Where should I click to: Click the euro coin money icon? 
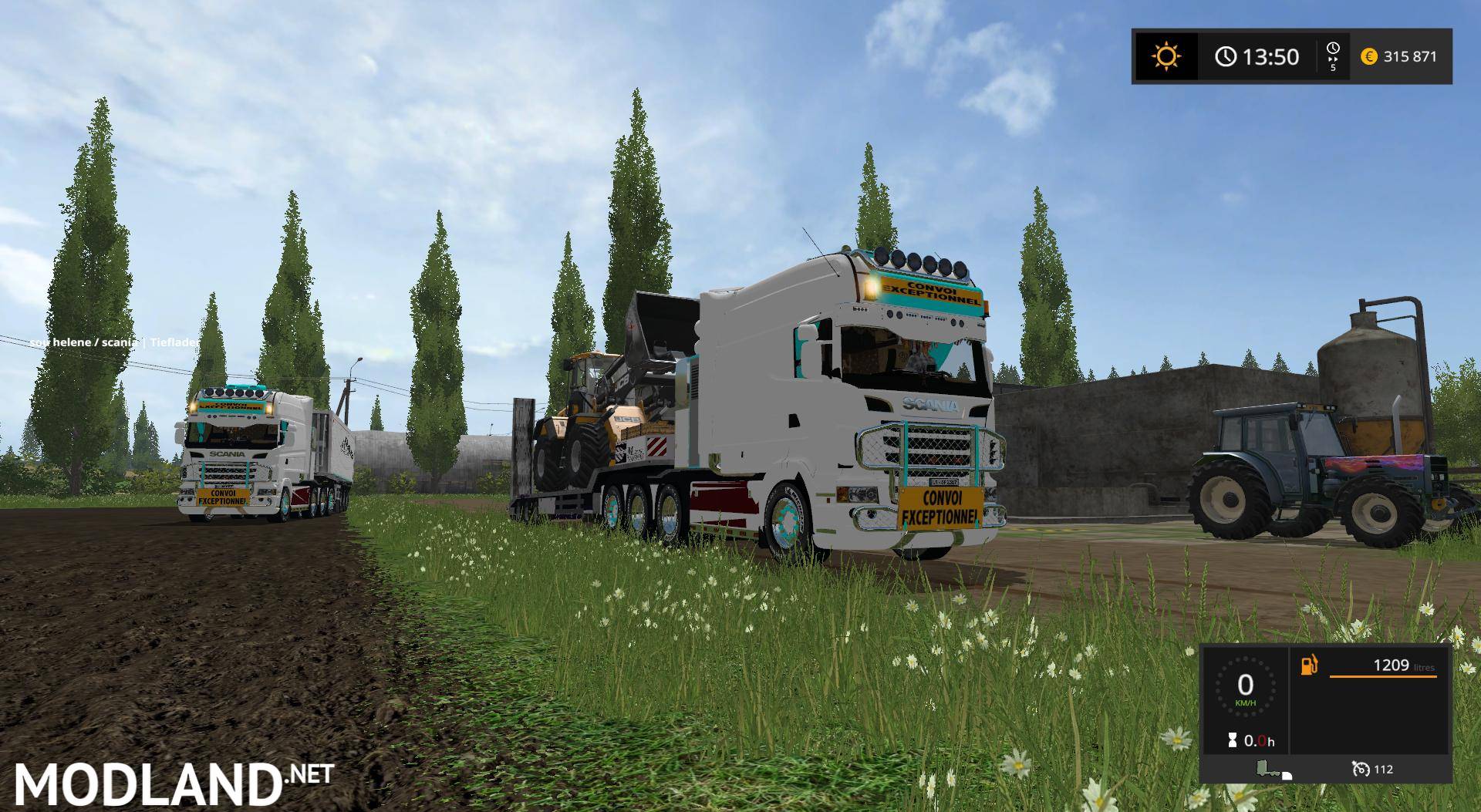pos(1370,56)
